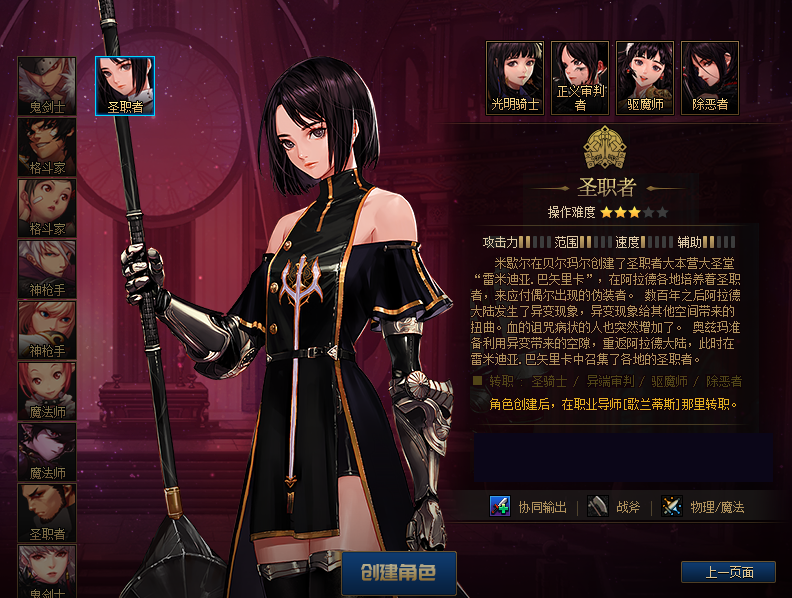Choose the blonde female 神枪手 class tile
792x598 pixels.
click(x=47, y=329)
